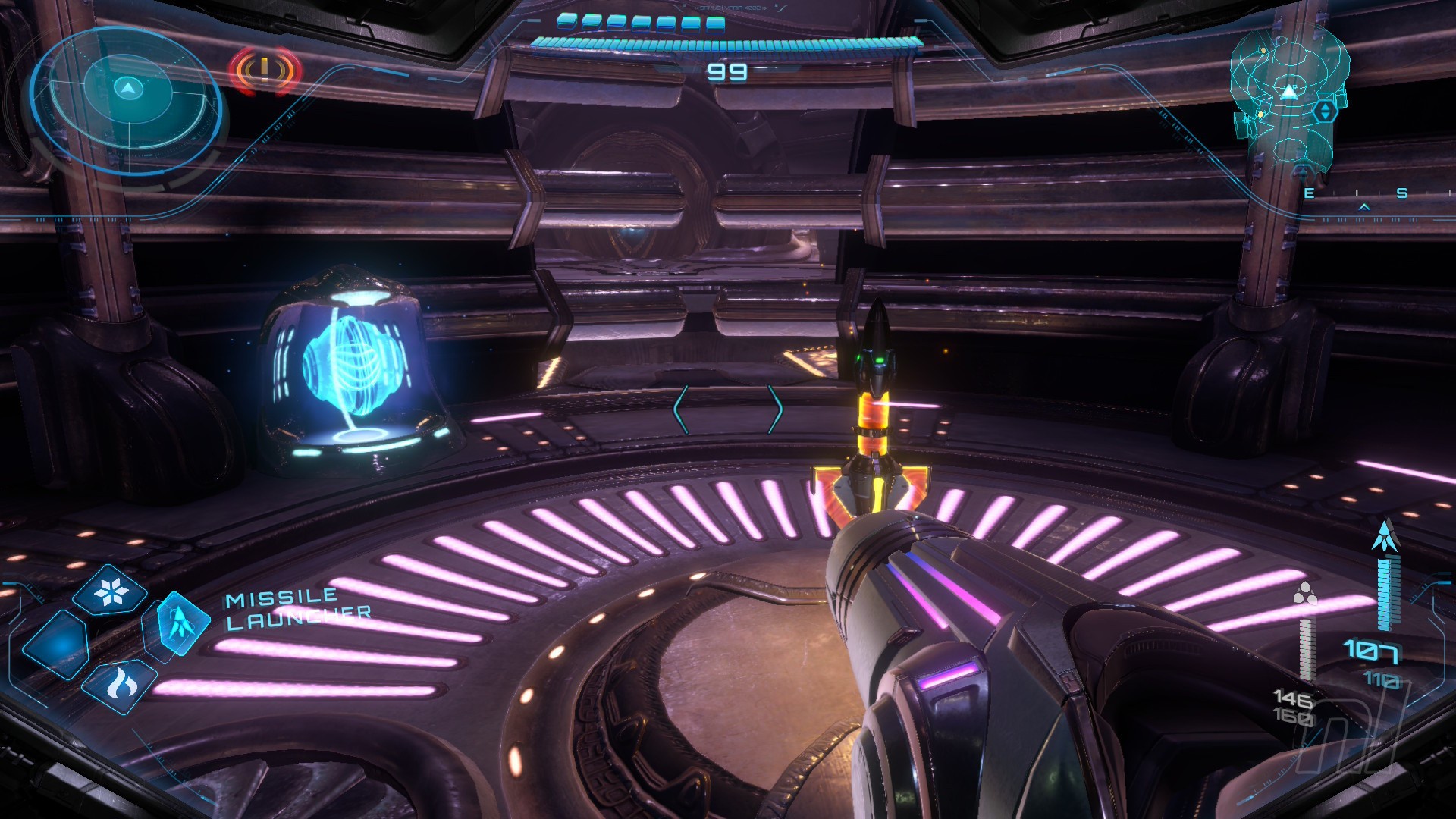Choose the Missile Launcher weapon icon

(x=180, y=623)
